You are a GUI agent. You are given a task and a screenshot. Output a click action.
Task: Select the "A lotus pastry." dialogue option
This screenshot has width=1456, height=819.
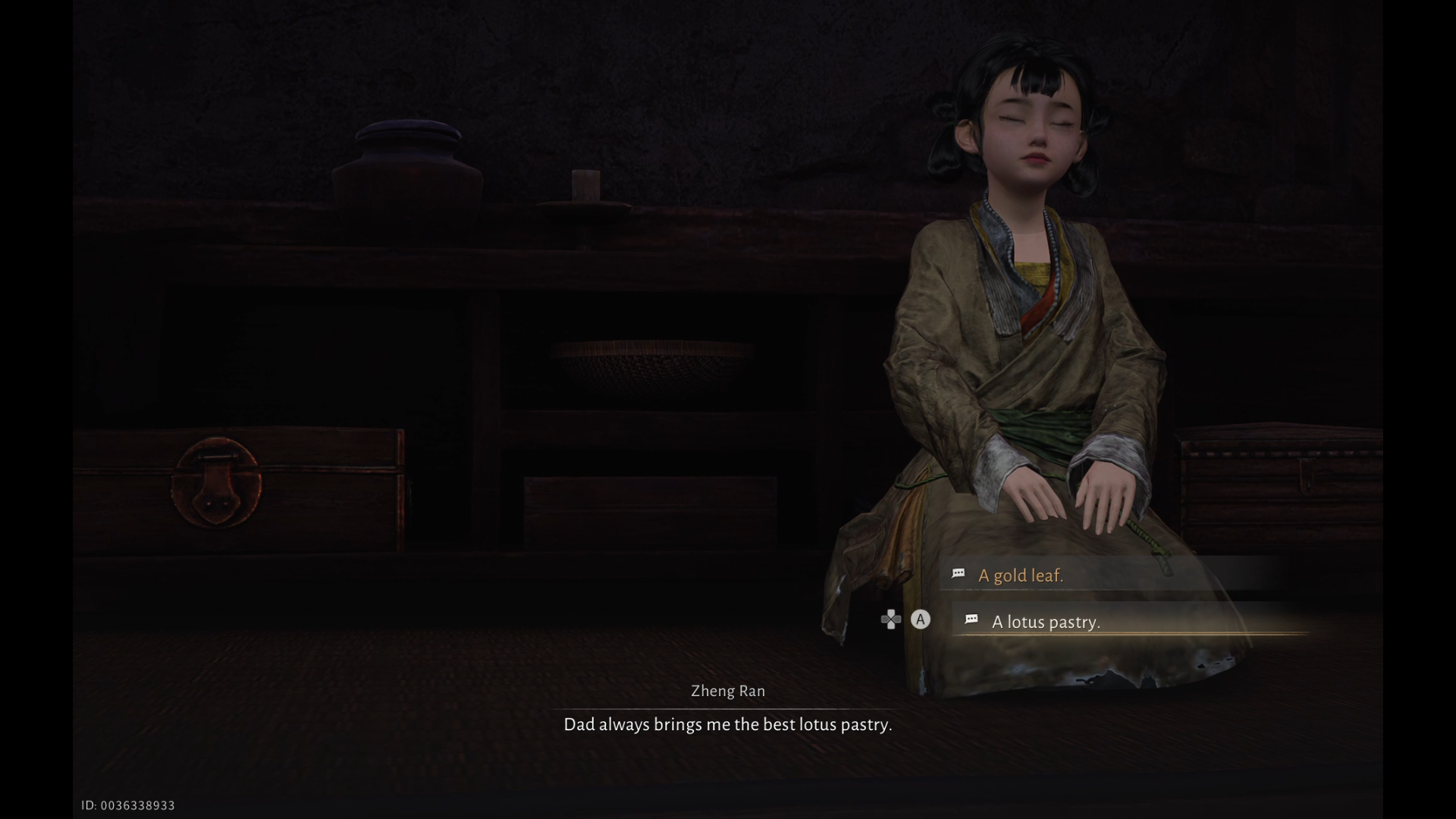(1045, 622)
